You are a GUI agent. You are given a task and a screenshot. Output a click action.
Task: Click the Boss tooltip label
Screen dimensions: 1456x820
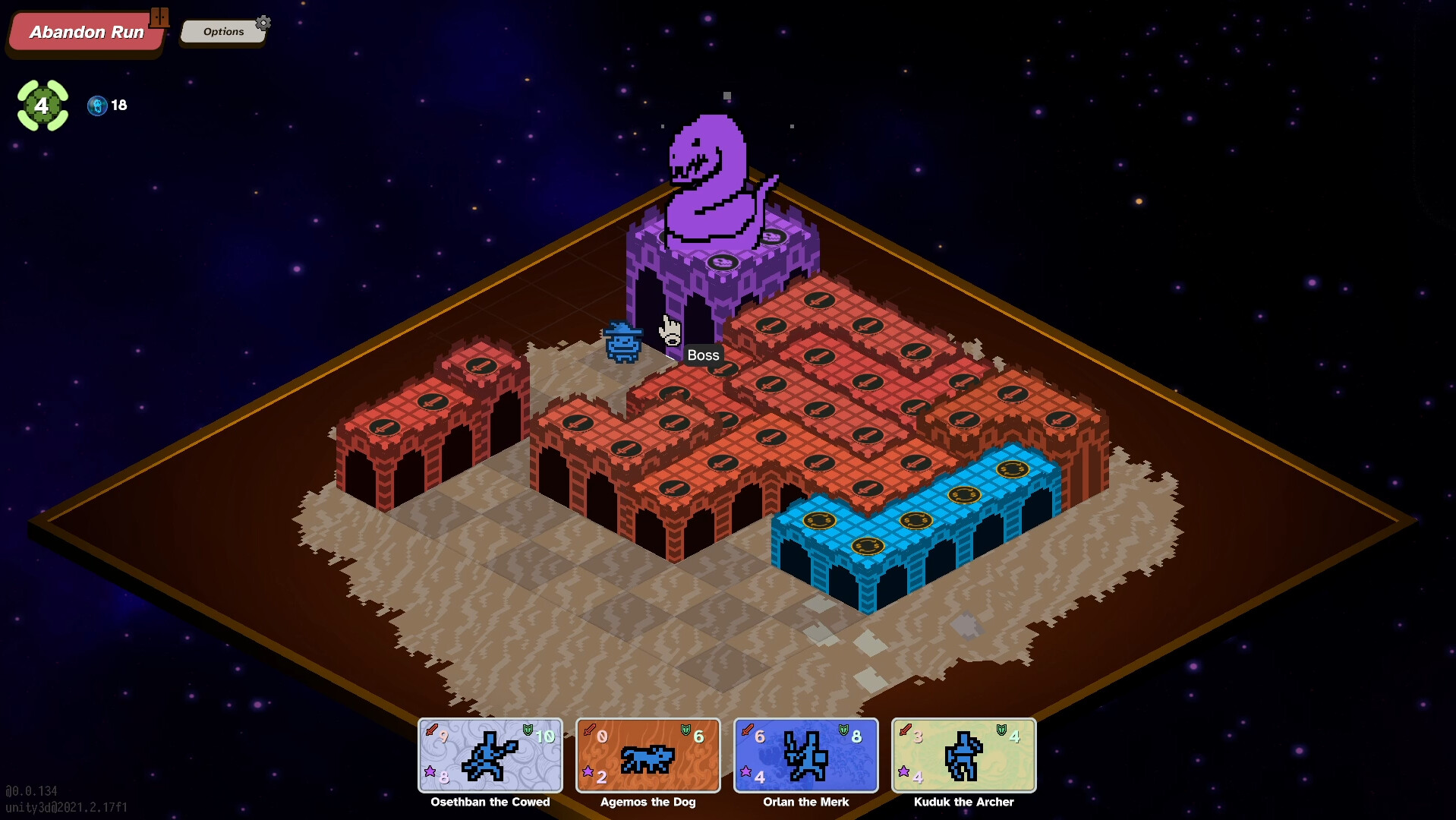(x=702, y=355)
